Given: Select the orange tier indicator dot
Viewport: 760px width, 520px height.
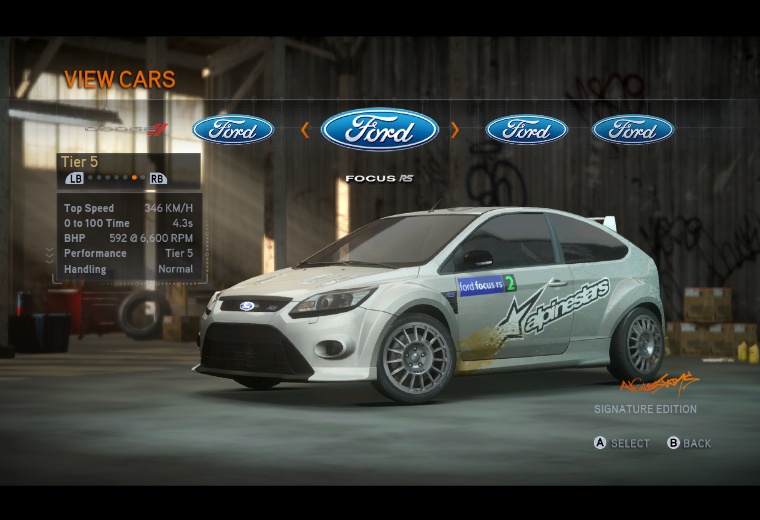Looking at the screenshot, I should tap(134, 178).
